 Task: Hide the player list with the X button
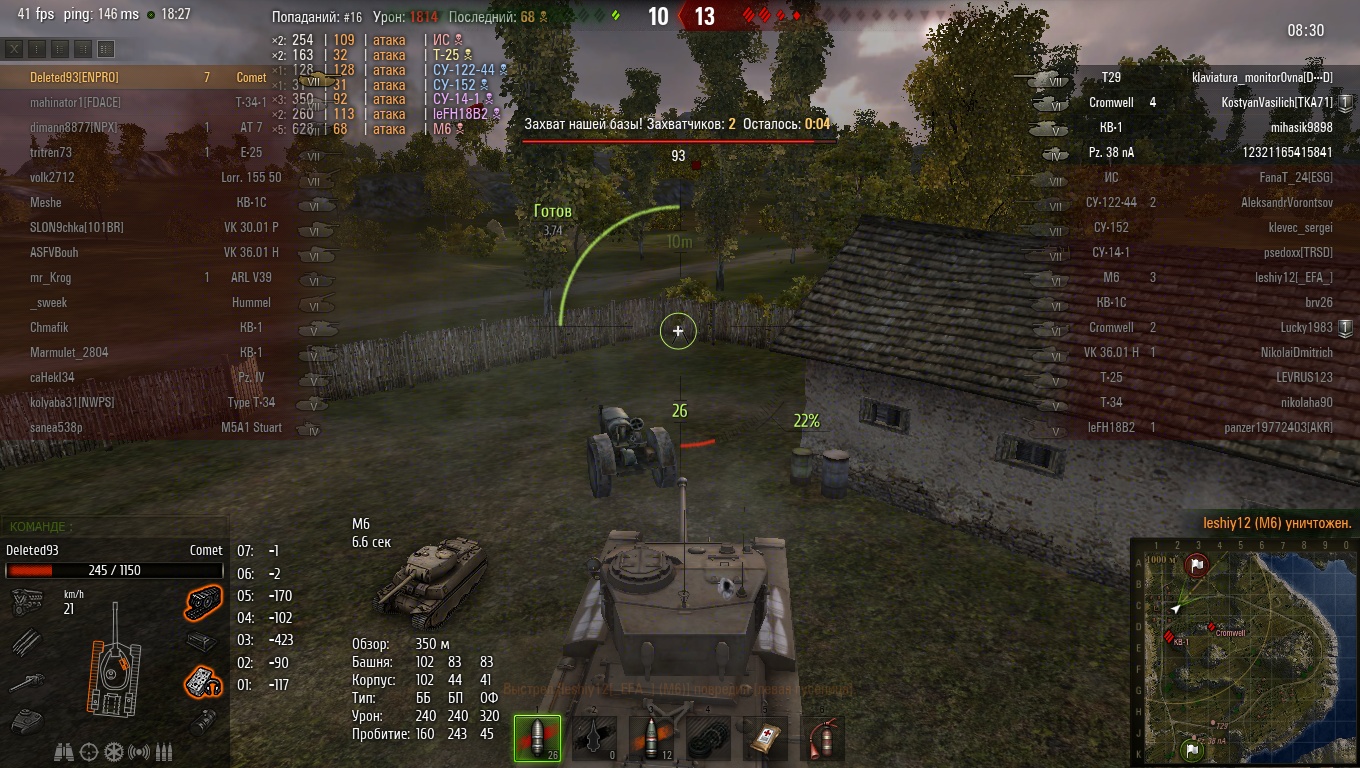[x=14, y=49]
